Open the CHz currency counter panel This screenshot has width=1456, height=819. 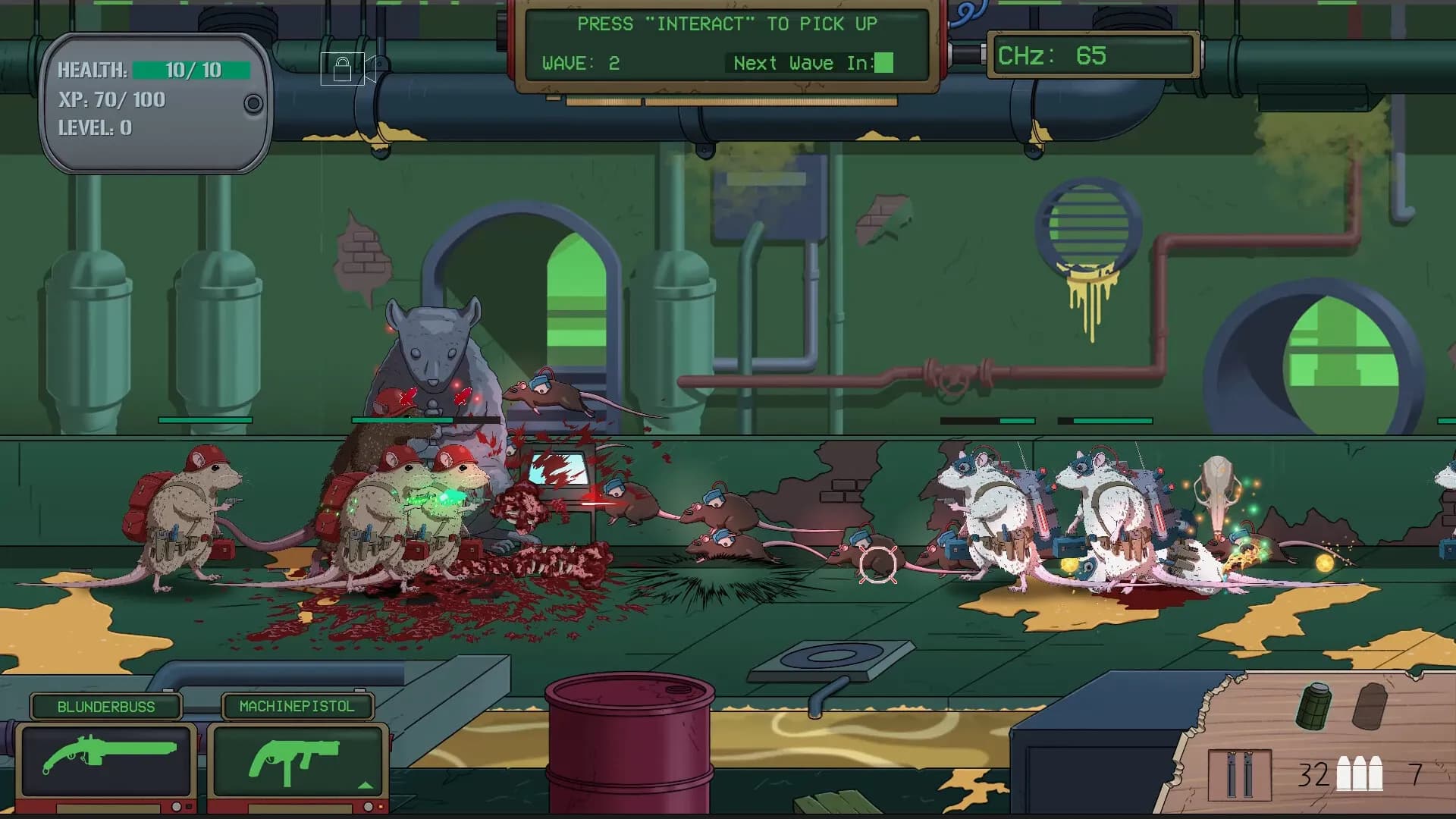(x=1094, y=56)
